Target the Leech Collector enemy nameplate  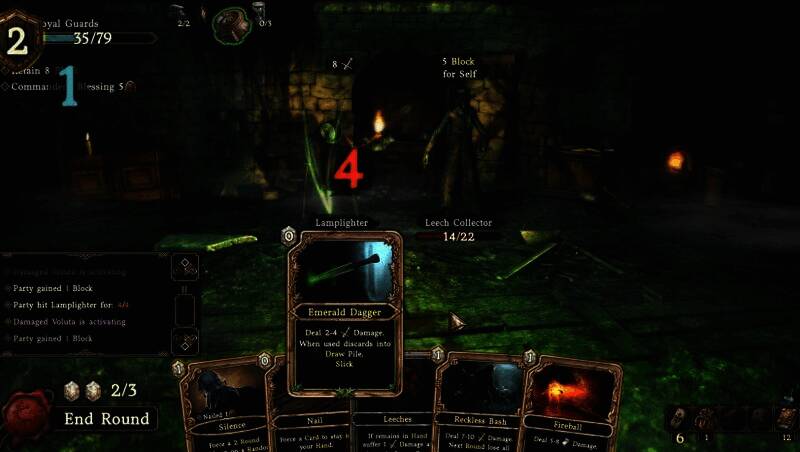pyautogui.click(x=457, y=223)
